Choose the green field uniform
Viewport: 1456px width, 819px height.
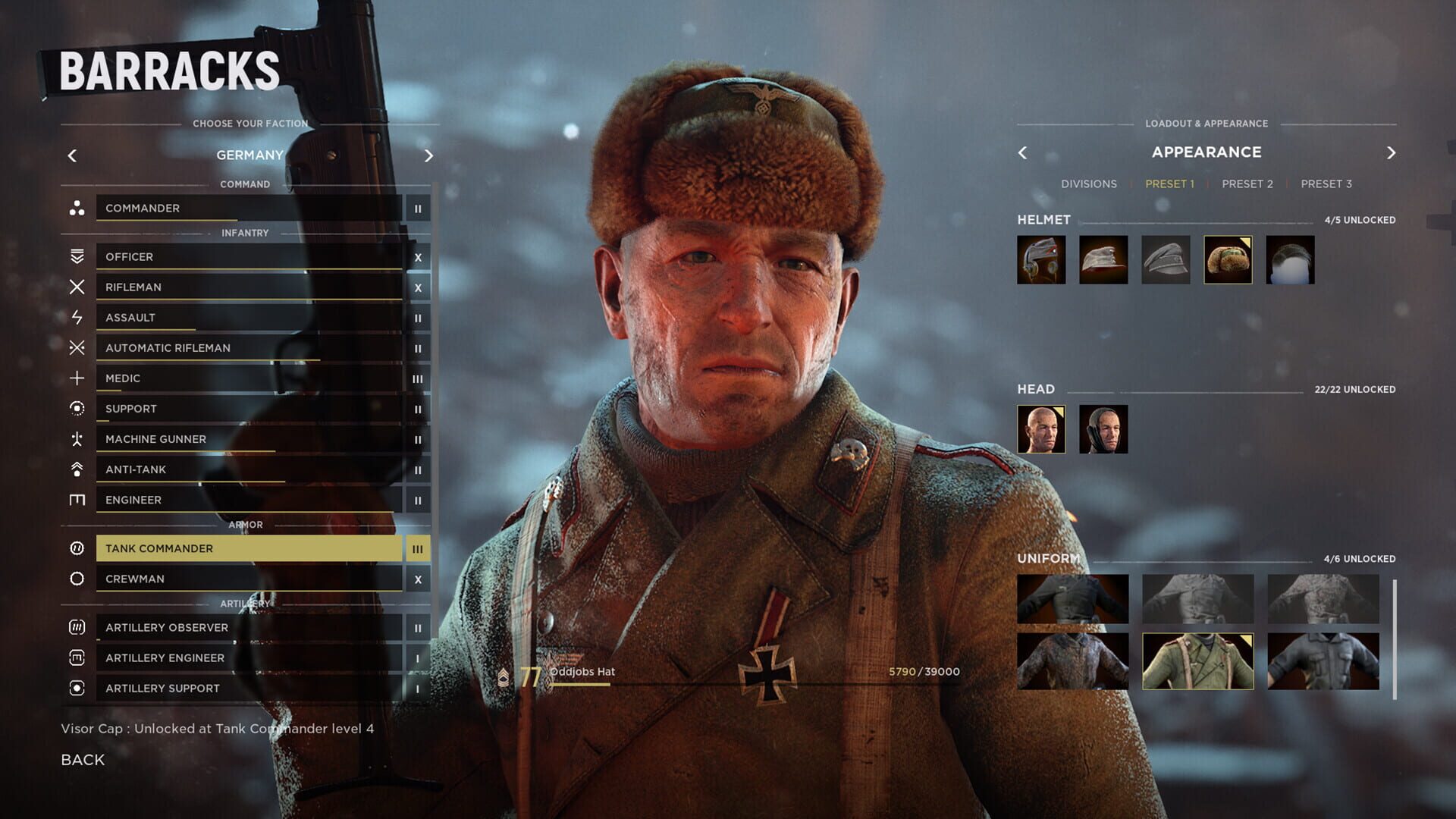pos(1197,661)
